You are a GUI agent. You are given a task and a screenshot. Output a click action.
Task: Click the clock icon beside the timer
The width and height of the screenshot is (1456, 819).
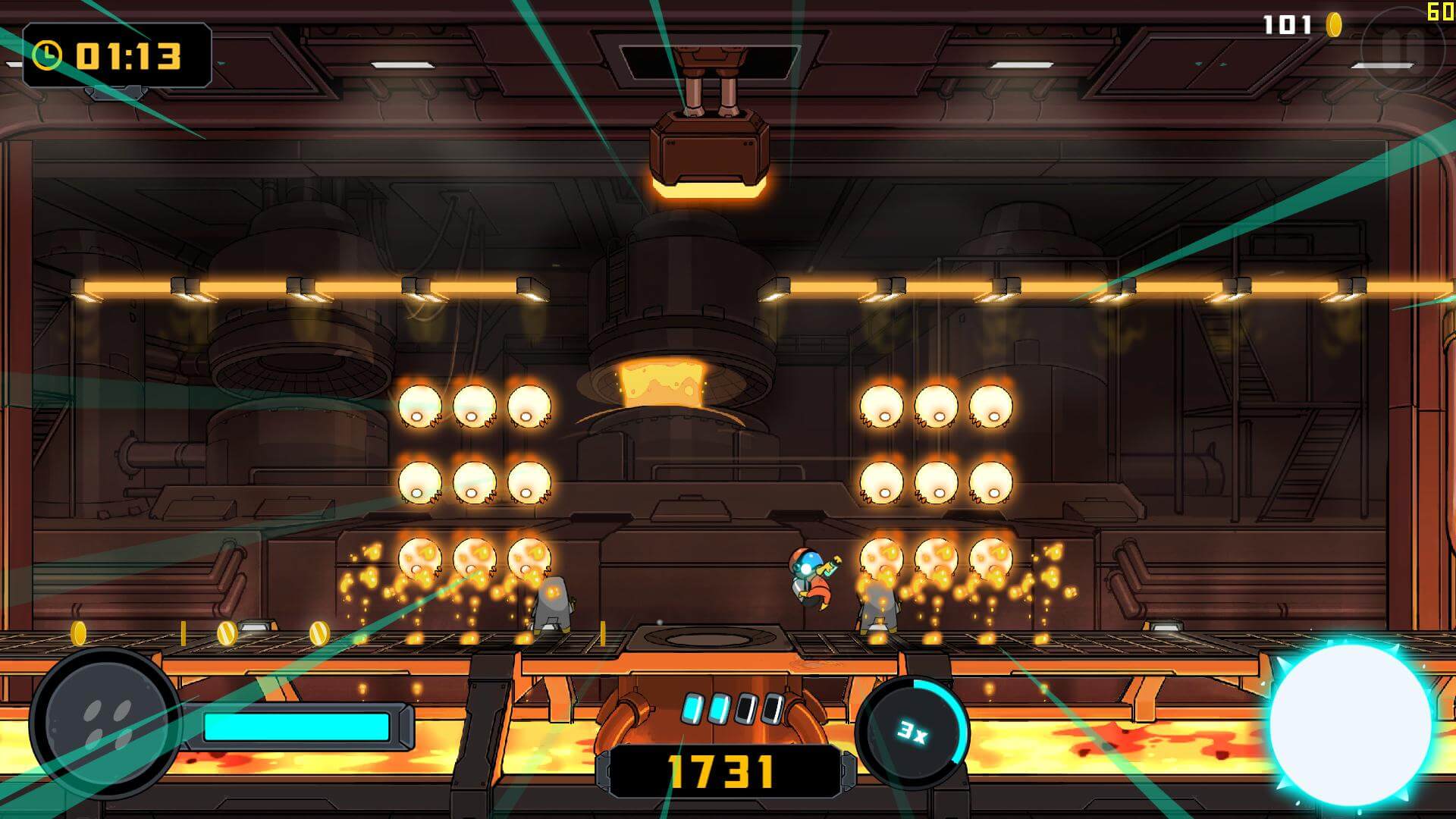pos(47,55)
